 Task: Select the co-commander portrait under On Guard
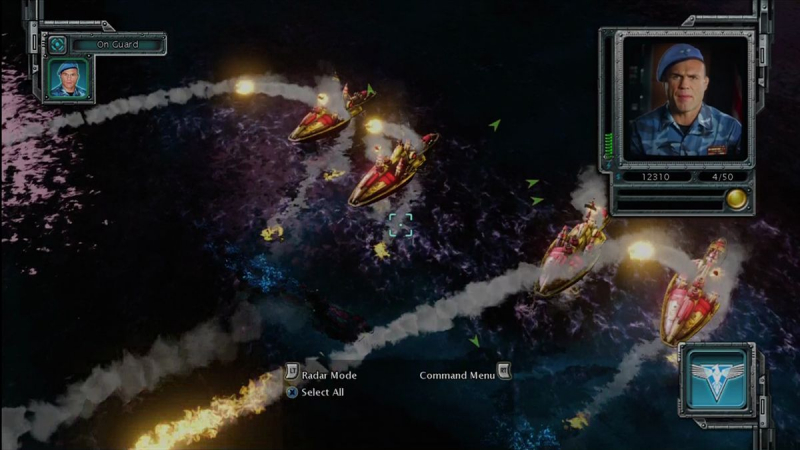coord(69,78)
